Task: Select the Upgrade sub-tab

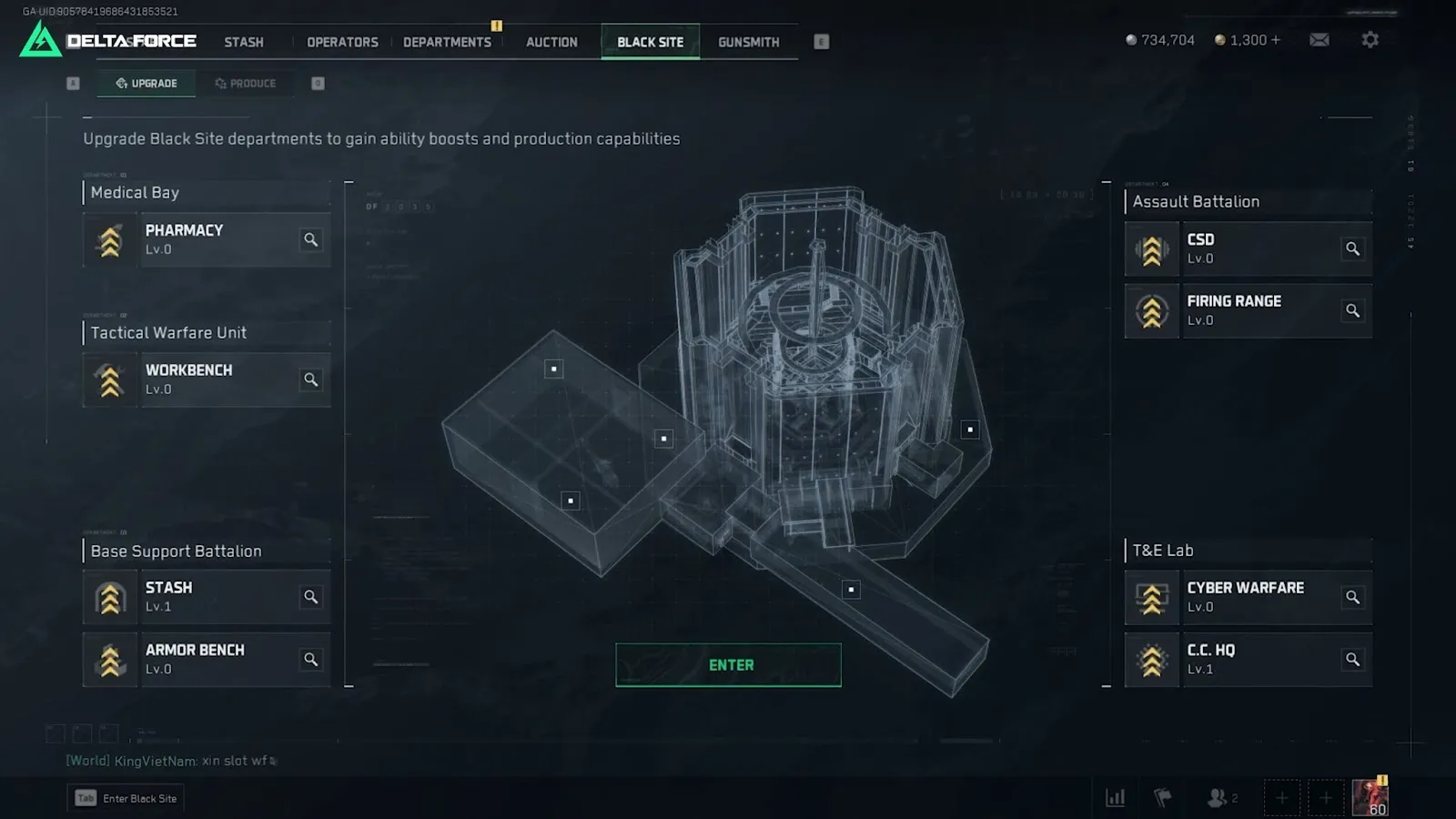Action: click(147, 84)
